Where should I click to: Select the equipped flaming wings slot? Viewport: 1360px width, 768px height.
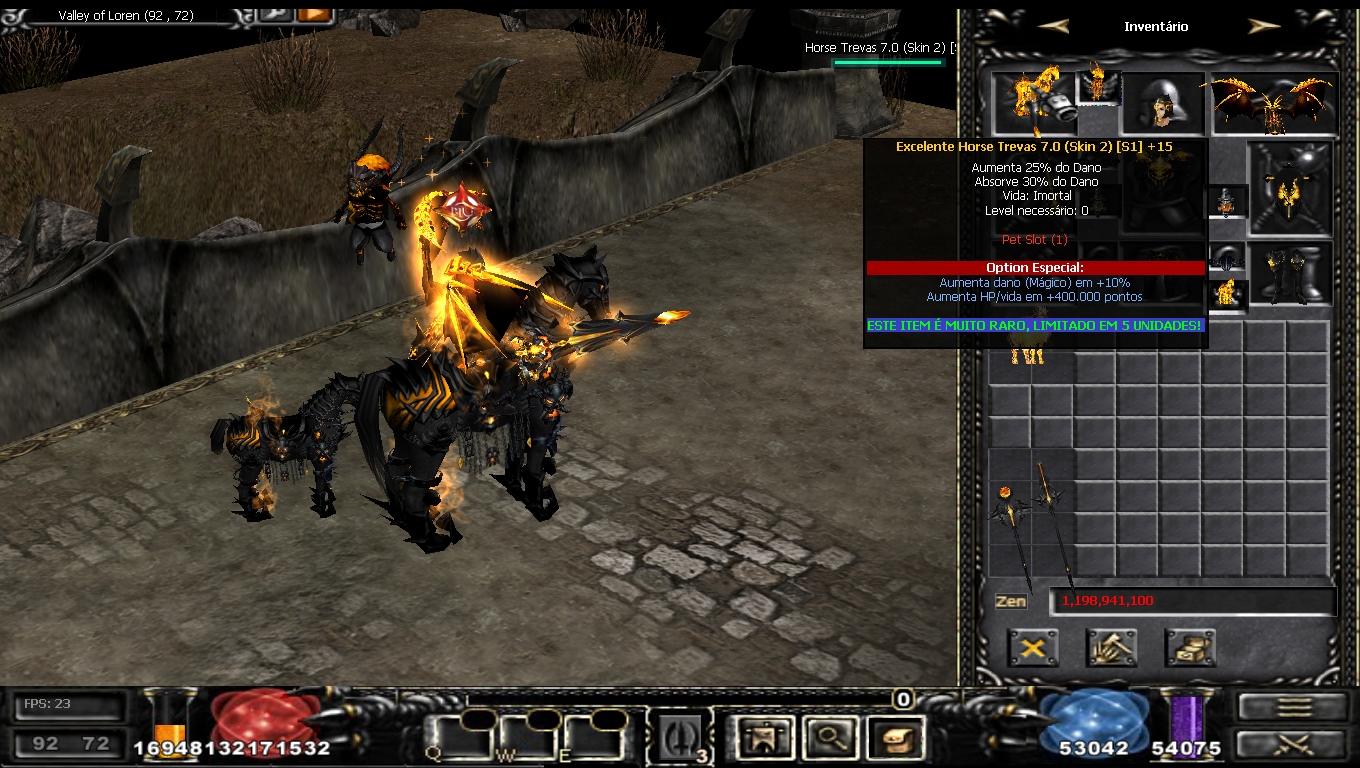pyautogui.click(x=1274, y=104)
